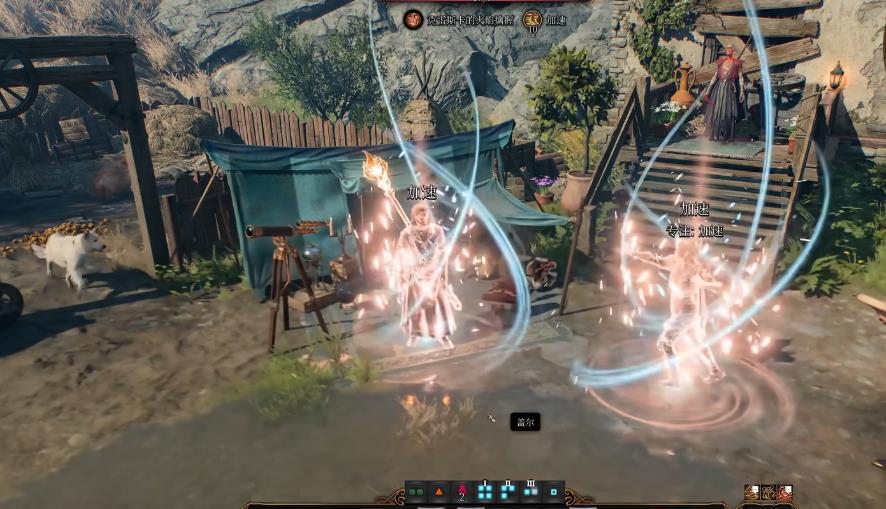Choose the level II spell slot icon
The image size is (886, 509).
pyautogui.click(x=508, y=491)
